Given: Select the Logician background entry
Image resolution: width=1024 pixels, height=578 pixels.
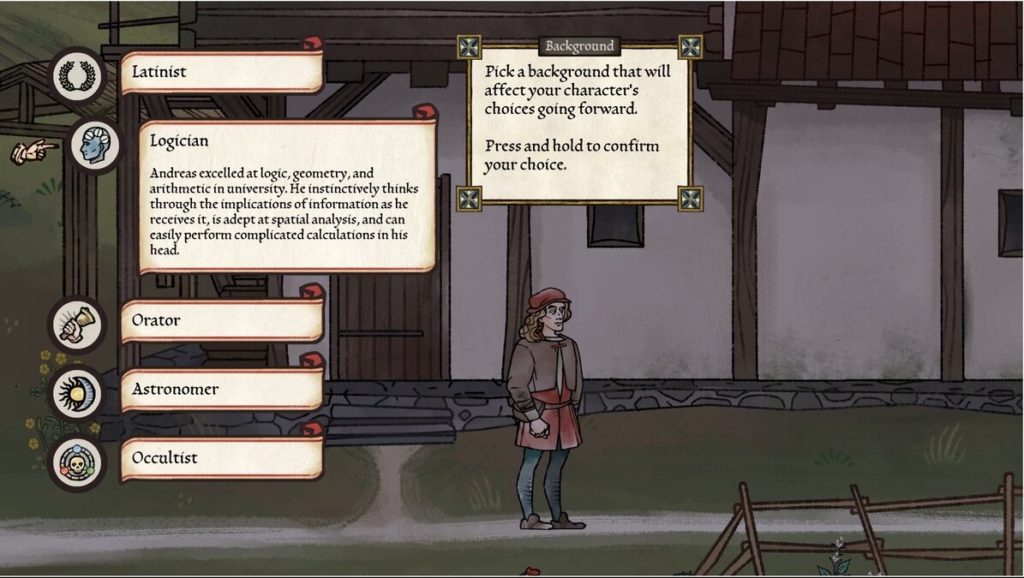Looking at the screenshot, I should pos(286,196).
